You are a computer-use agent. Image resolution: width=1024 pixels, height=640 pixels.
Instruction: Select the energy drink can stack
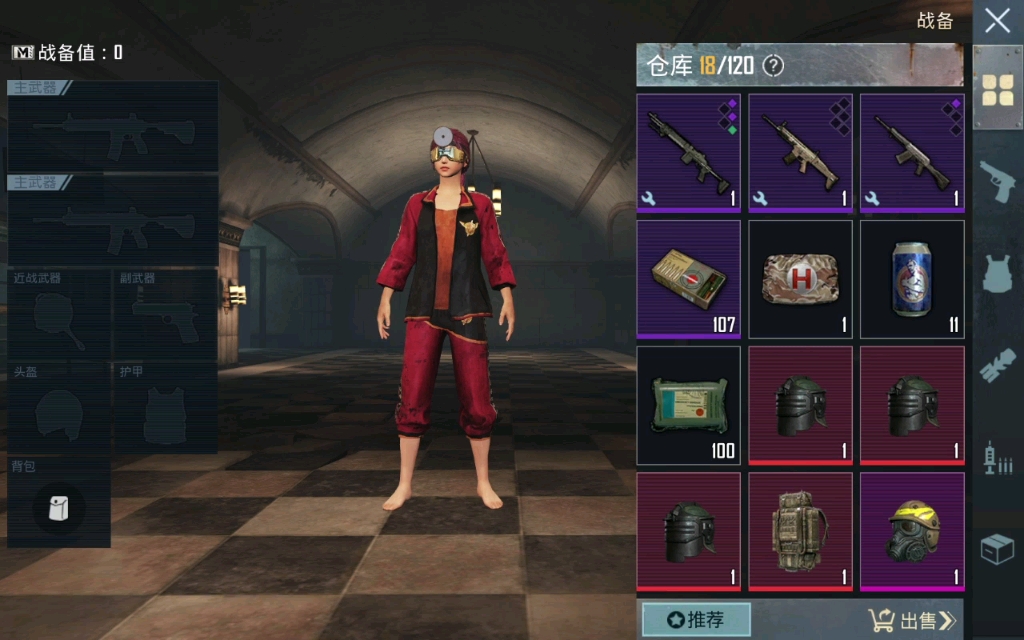(912, 279)
